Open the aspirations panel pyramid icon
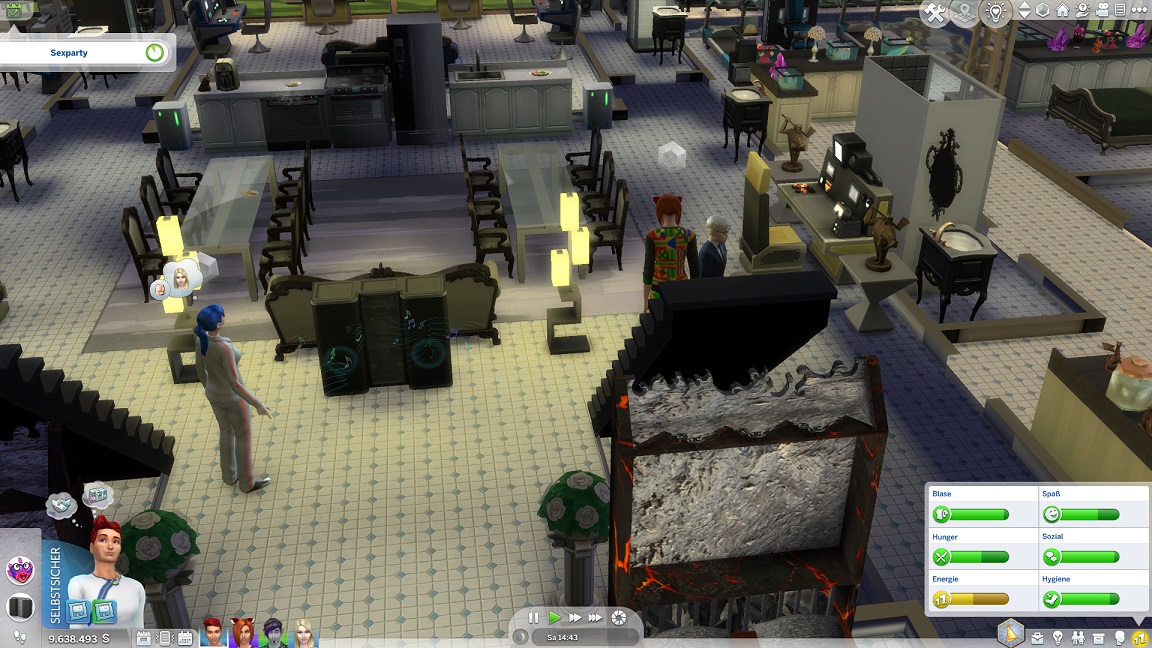 [x=1011, y=633]
